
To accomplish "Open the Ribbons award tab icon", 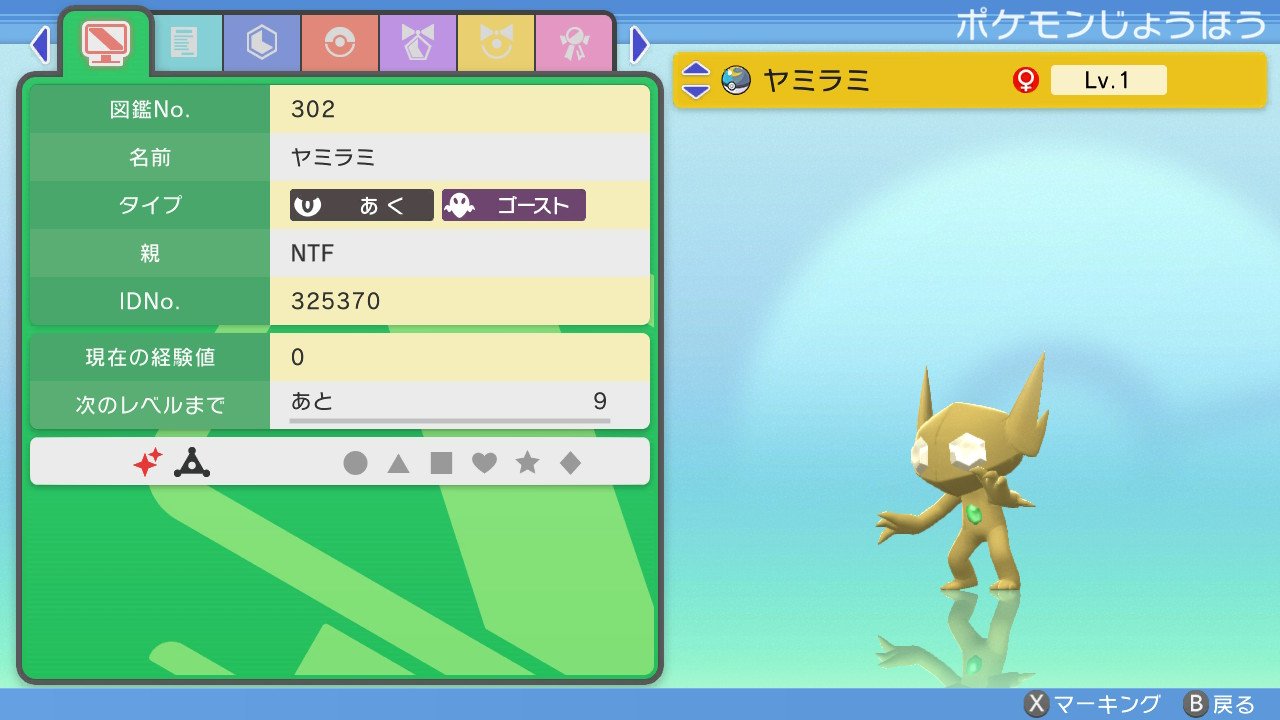I will tap(573, 44).
